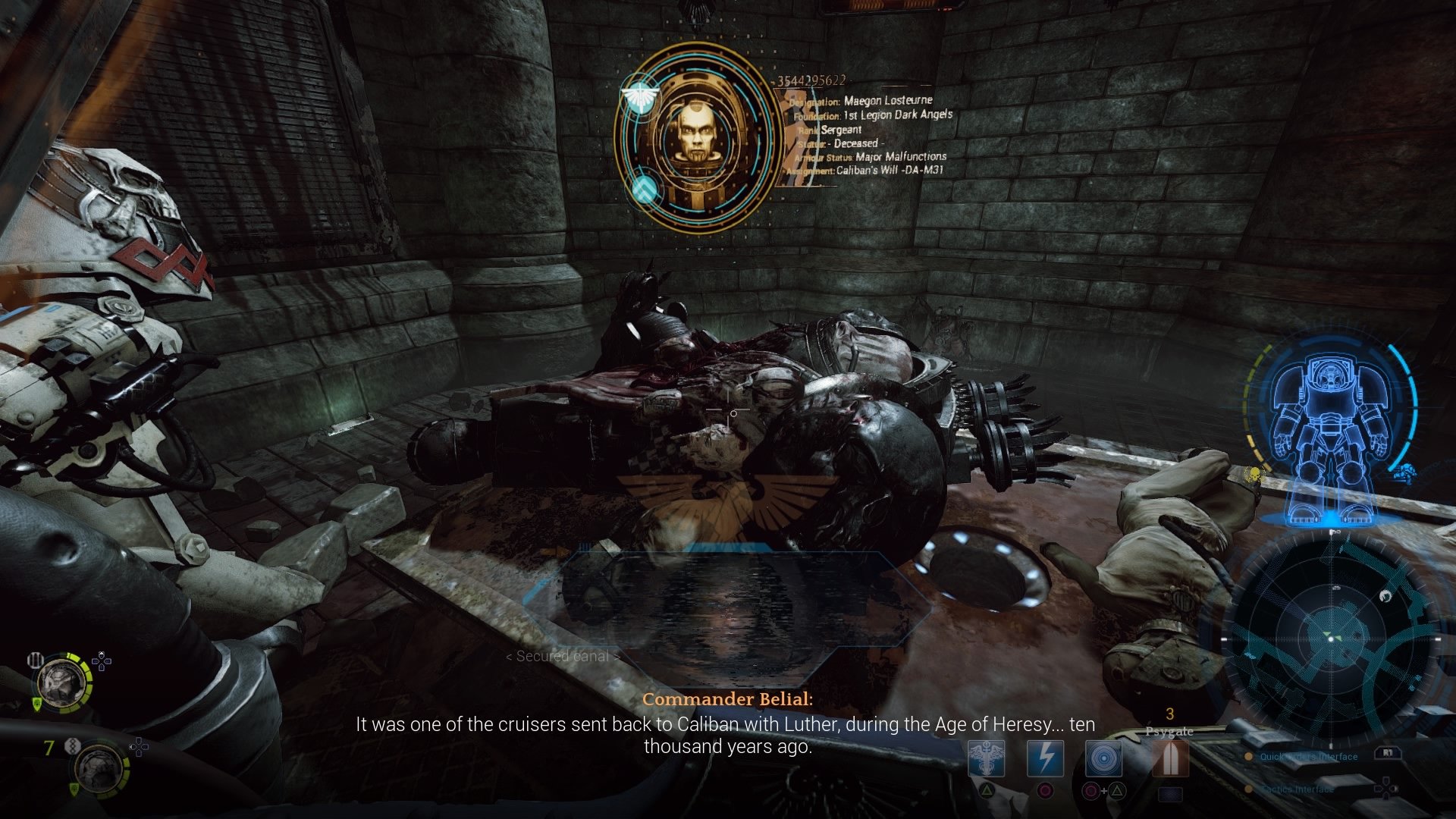Click the hexagonal grenade icon beside the lower portrait
Viewport: 1456px width, 819px height.
(x=73, y=745)
